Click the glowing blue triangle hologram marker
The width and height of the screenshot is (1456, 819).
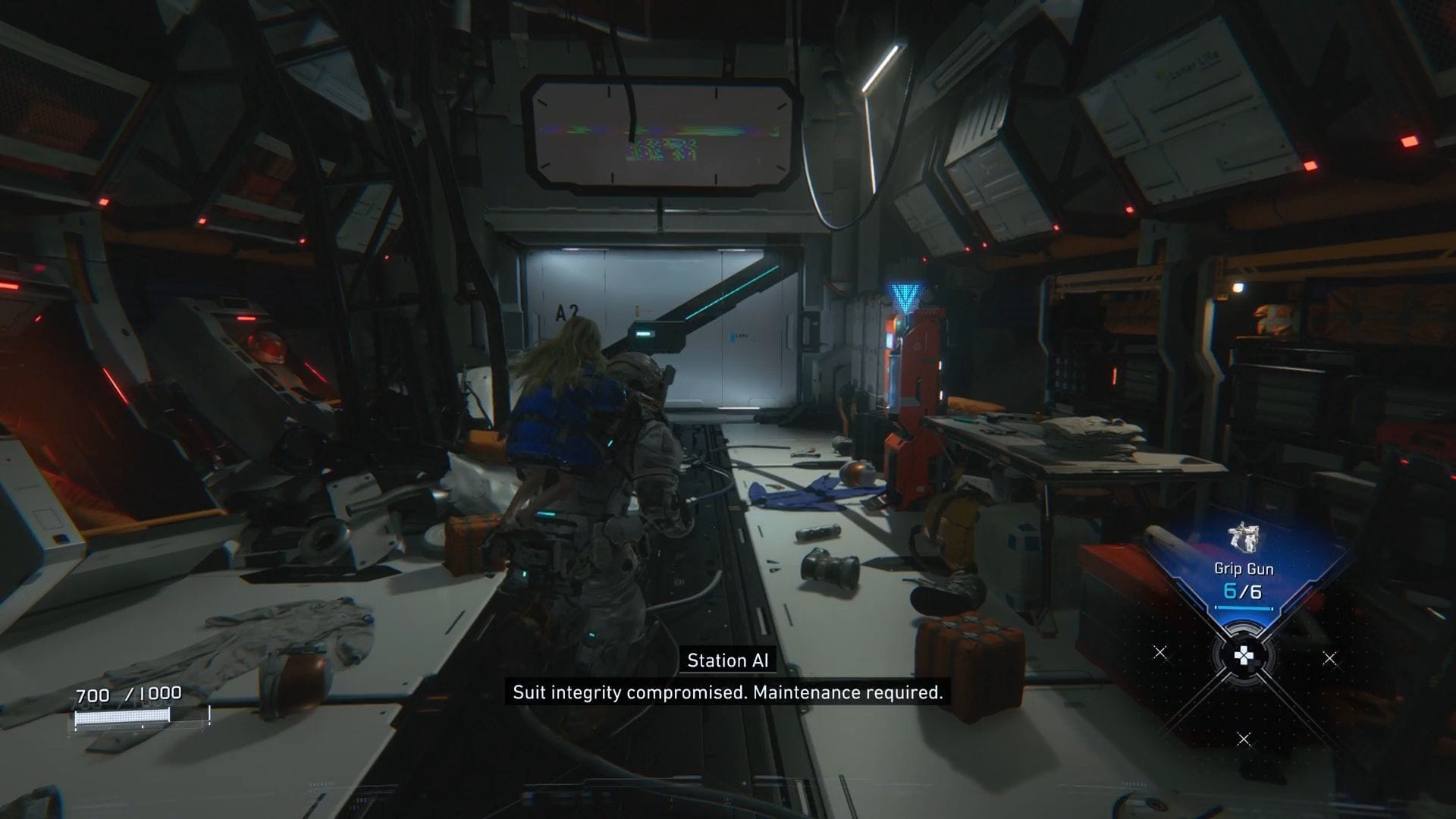coord(905,292)
